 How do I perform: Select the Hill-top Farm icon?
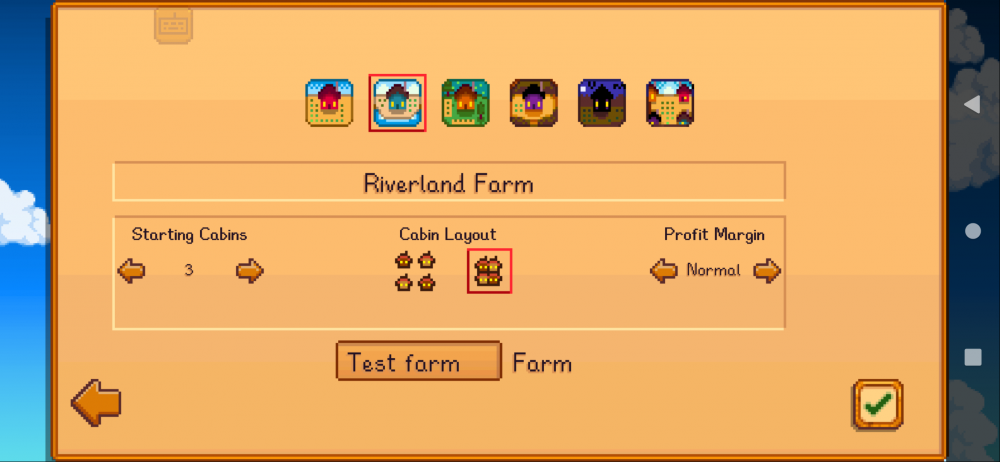[x=533, y=102]
